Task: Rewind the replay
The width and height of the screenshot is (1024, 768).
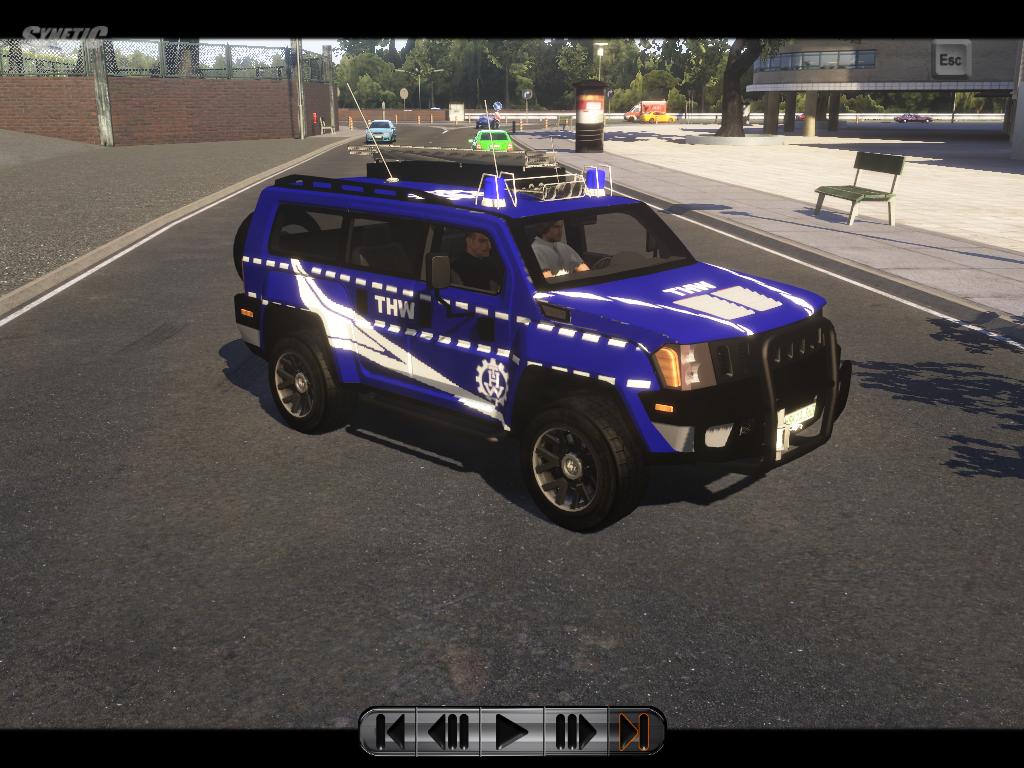Action: tap(449, 732)
